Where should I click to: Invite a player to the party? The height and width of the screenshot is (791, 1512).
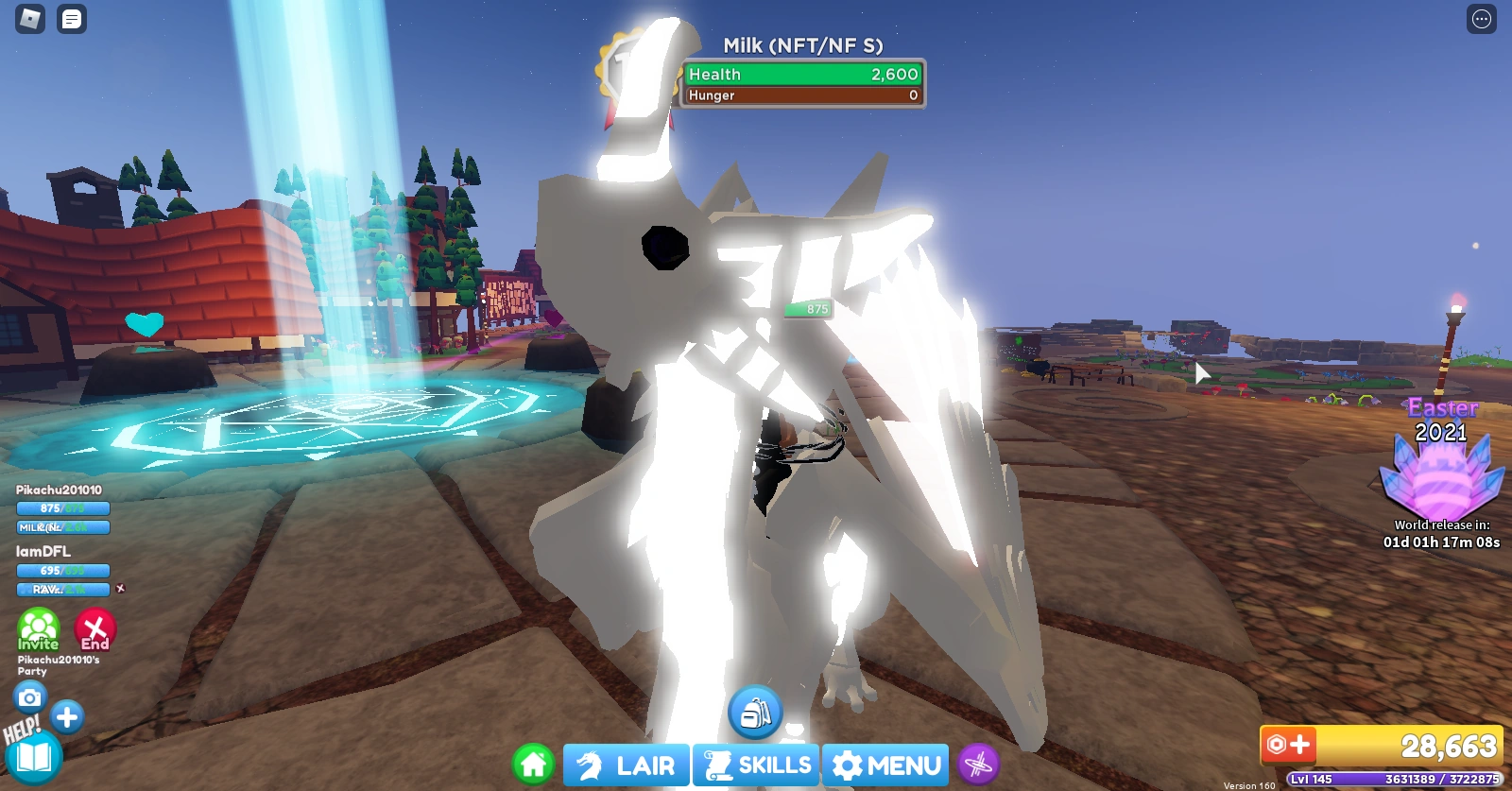click(x=38, y=630)
